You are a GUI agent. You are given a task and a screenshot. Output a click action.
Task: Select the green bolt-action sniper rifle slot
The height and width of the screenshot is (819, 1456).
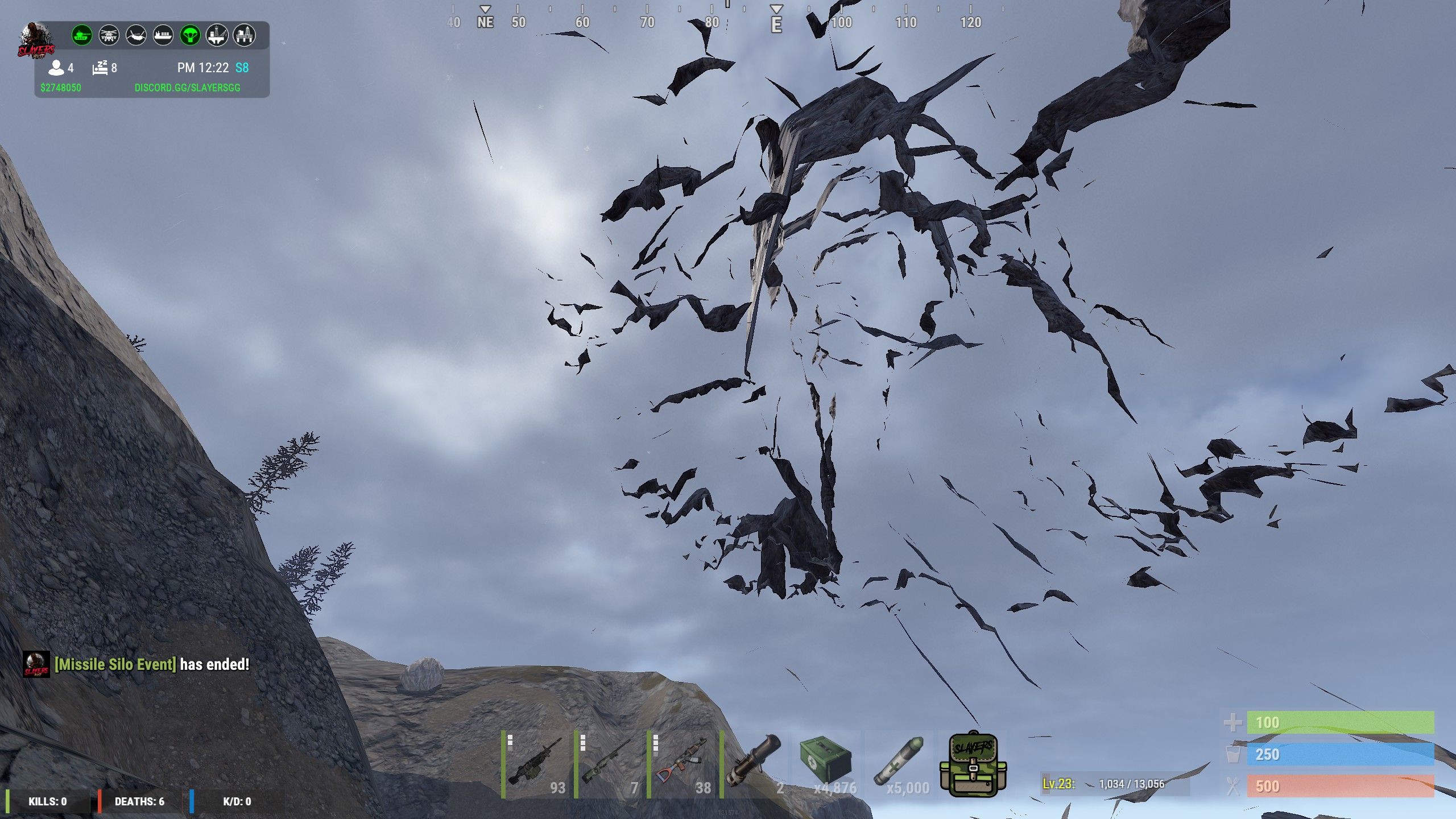pos(609,764)
